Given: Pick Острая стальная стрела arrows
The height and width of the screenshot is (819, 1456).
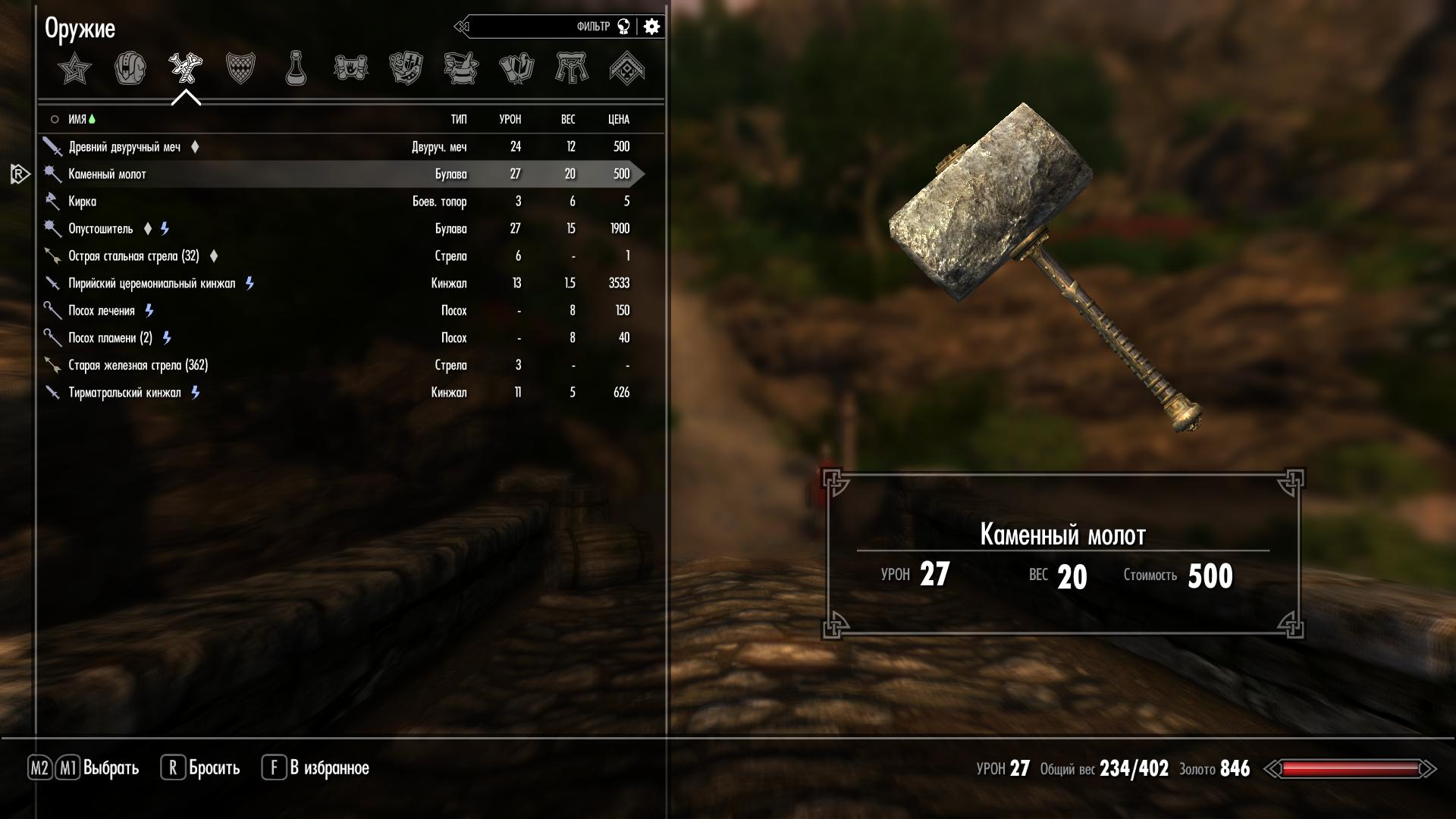Looking at the screenshot, I should [133, 256].
